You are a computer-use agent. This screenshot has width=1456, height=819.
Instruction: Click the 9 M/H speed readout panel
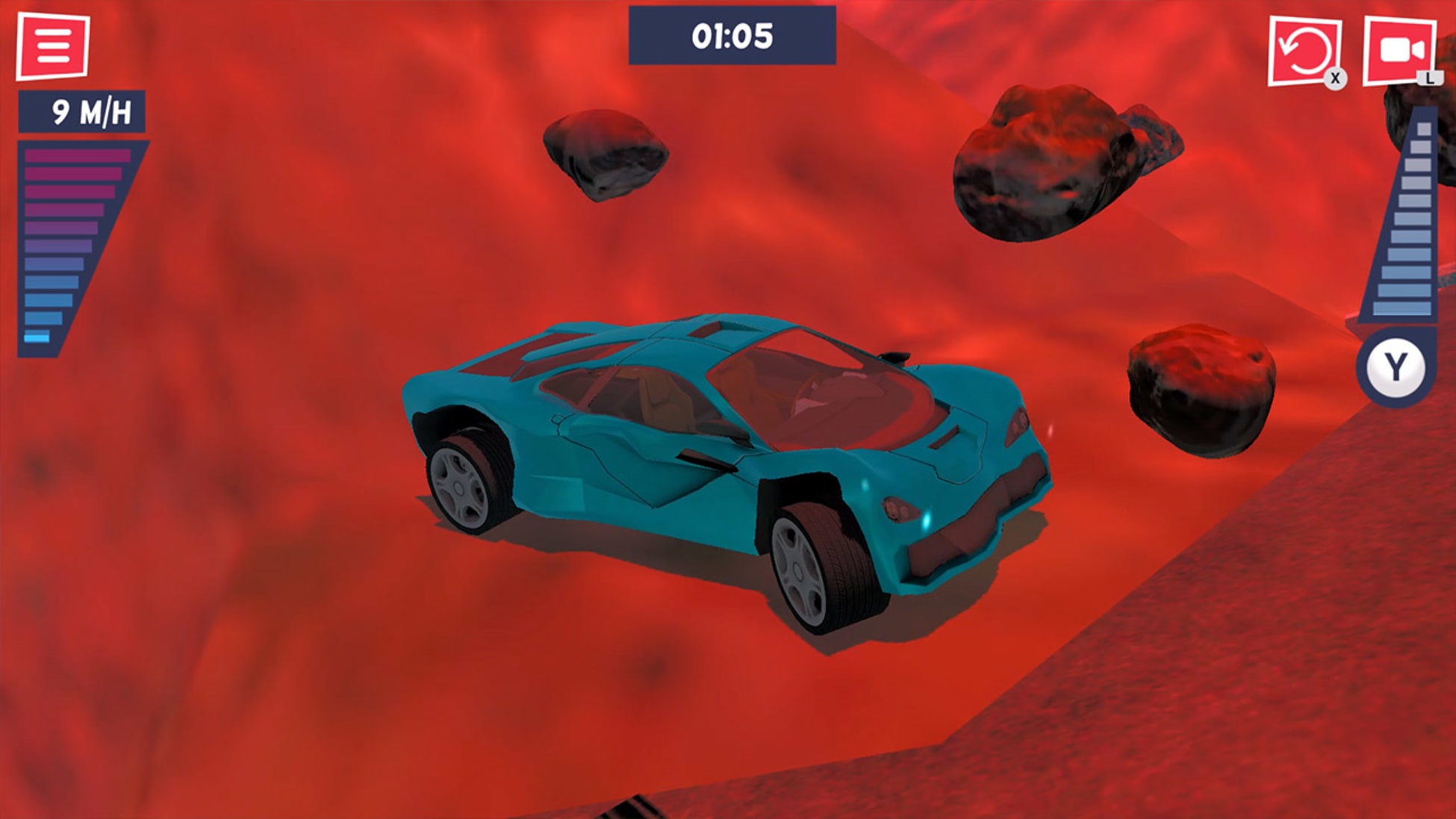[82, 113]
